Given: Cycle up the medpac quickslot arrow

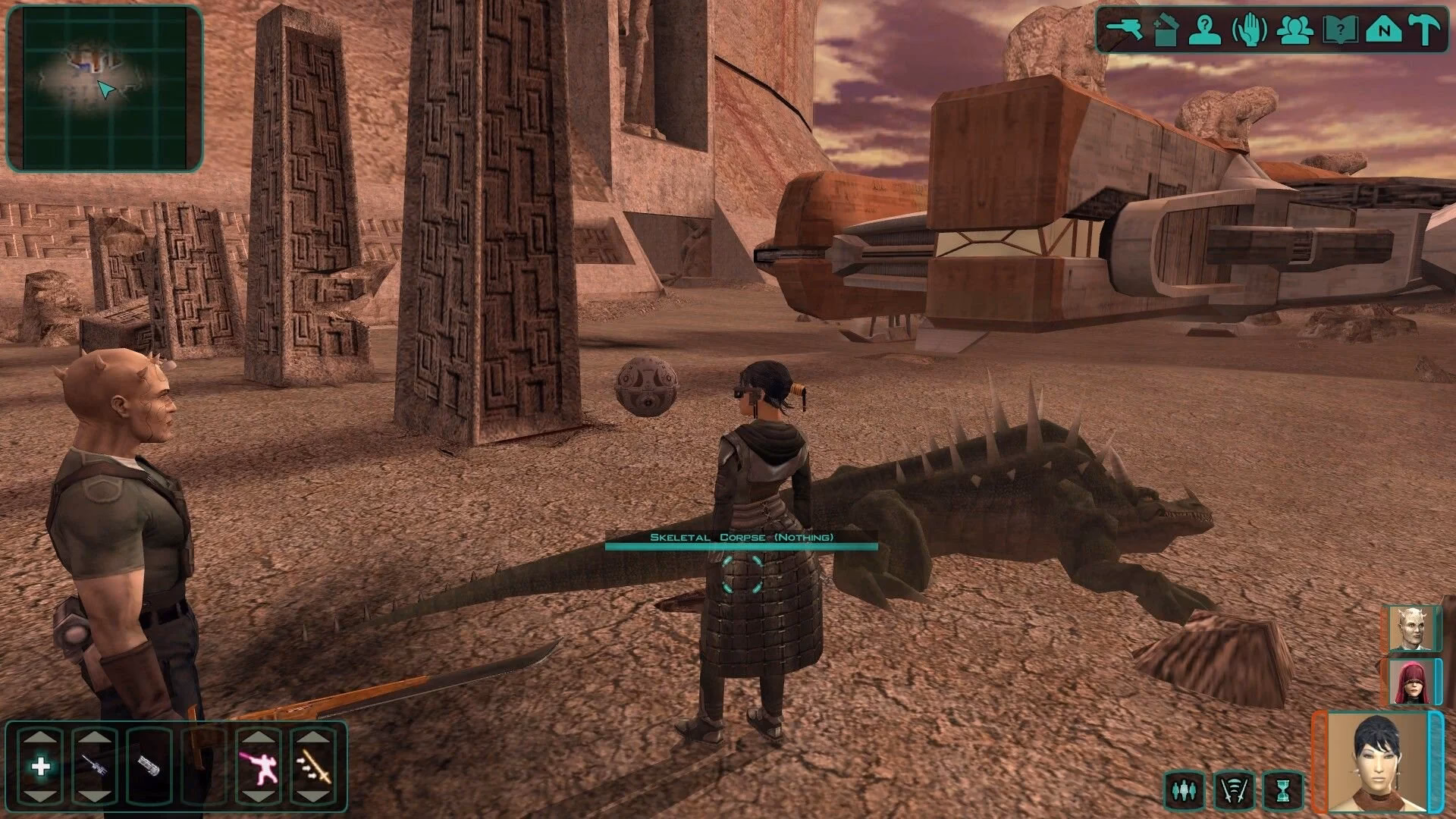Looking at the screenshot, I should click(x=41, y=736).
